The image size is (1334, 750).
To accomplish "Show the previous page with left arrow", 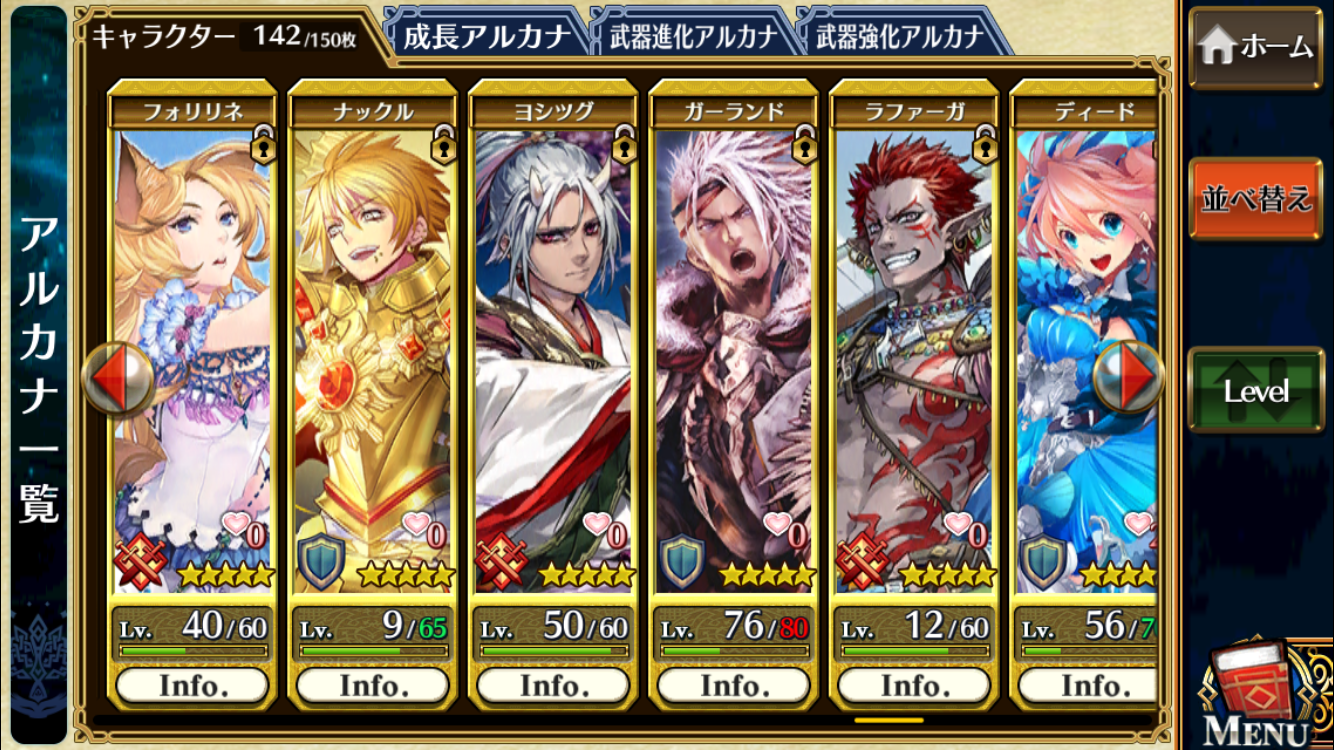I will (118, 379).
